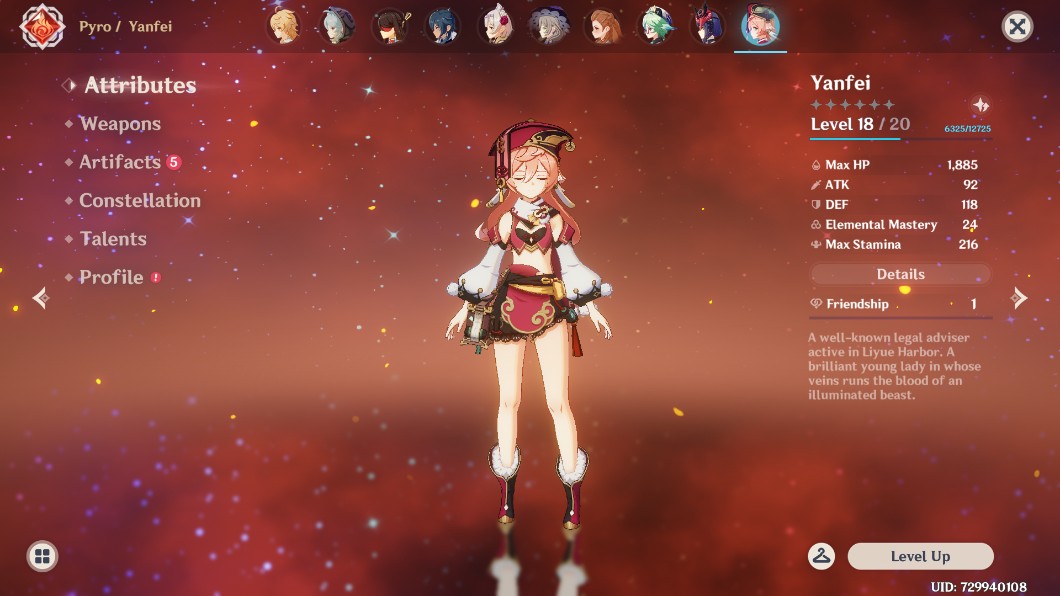Select the Attributes entry
This screenshot has height=596, width=1060.
(139, 86)
